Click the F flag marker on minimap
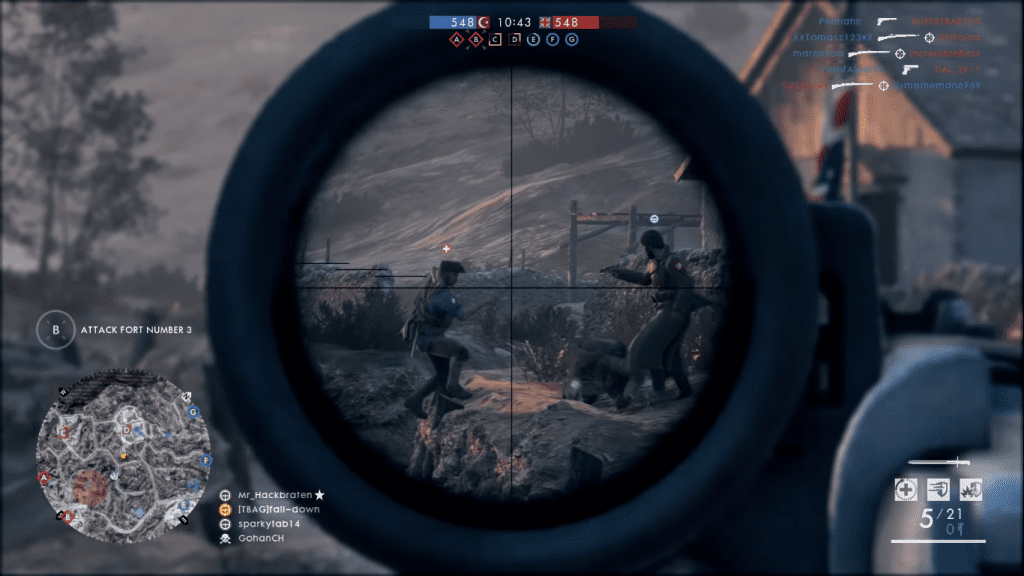The image size is (1024, 576). [x=206, y=460]
